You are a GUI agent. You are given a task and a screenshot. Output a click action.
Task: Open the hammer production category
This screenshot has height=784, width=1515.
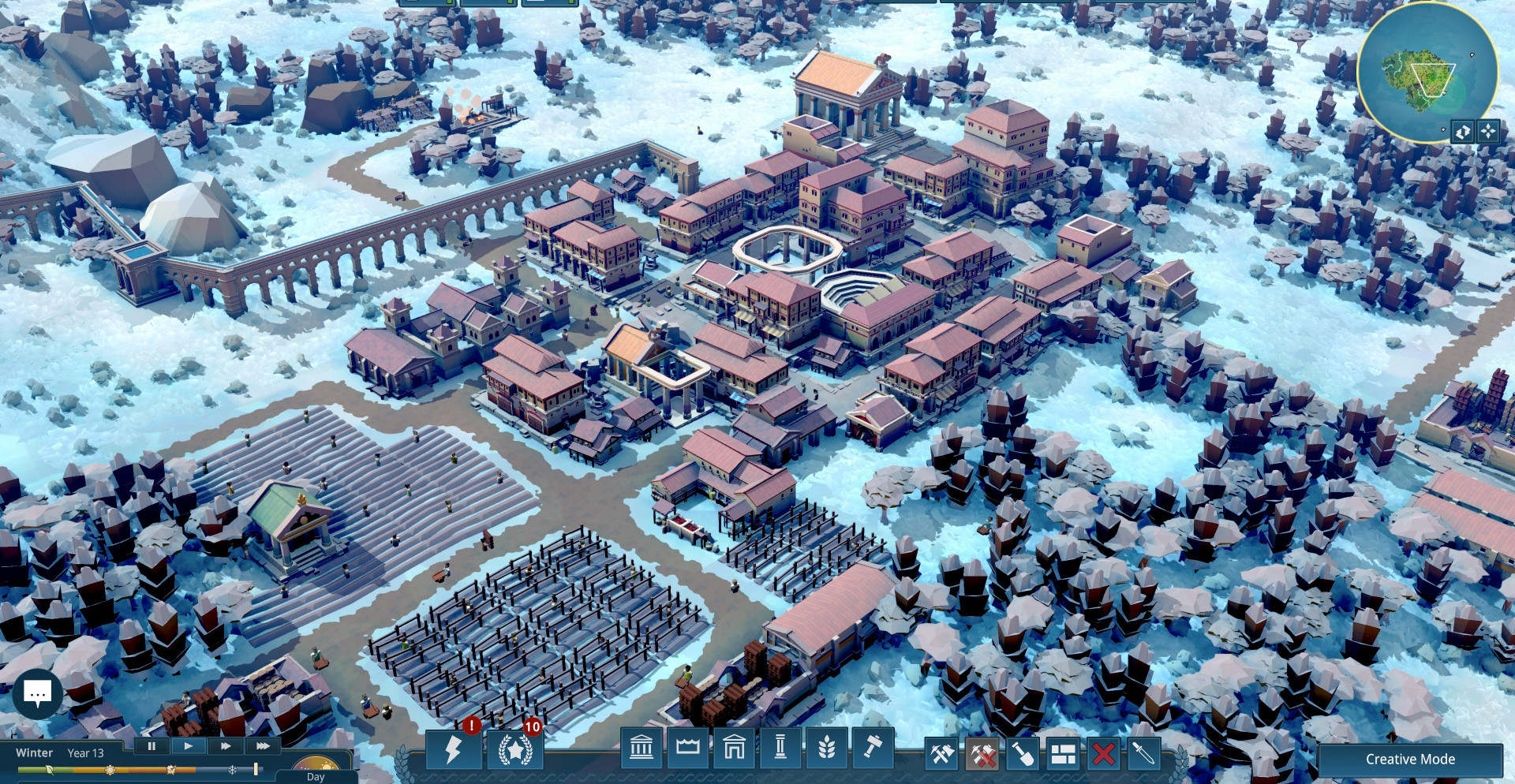click(x=872, y=747)
